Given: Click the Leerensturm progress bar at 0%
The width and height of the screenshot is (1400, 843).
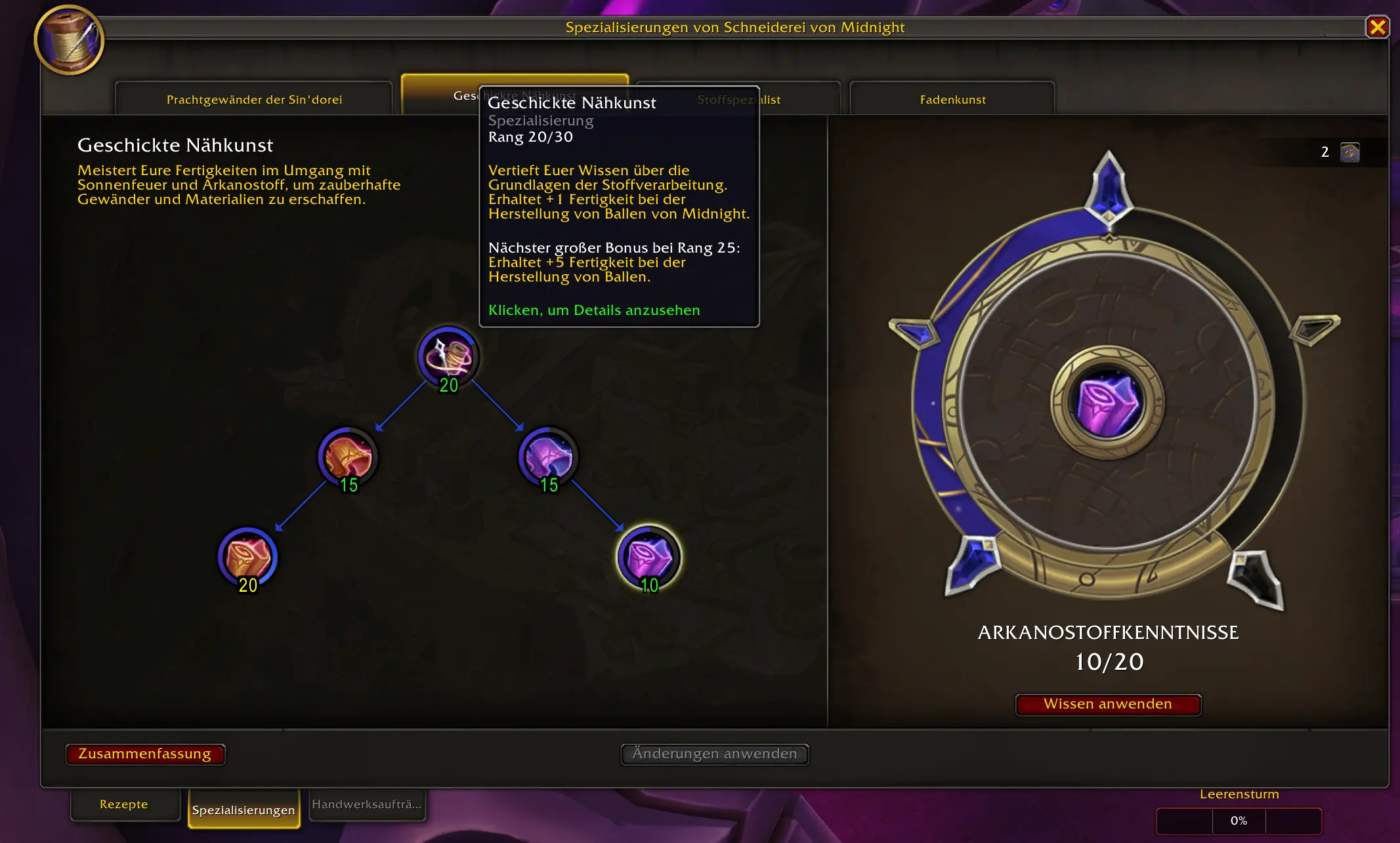Looking at the screenshot, I should [1238, 820].
